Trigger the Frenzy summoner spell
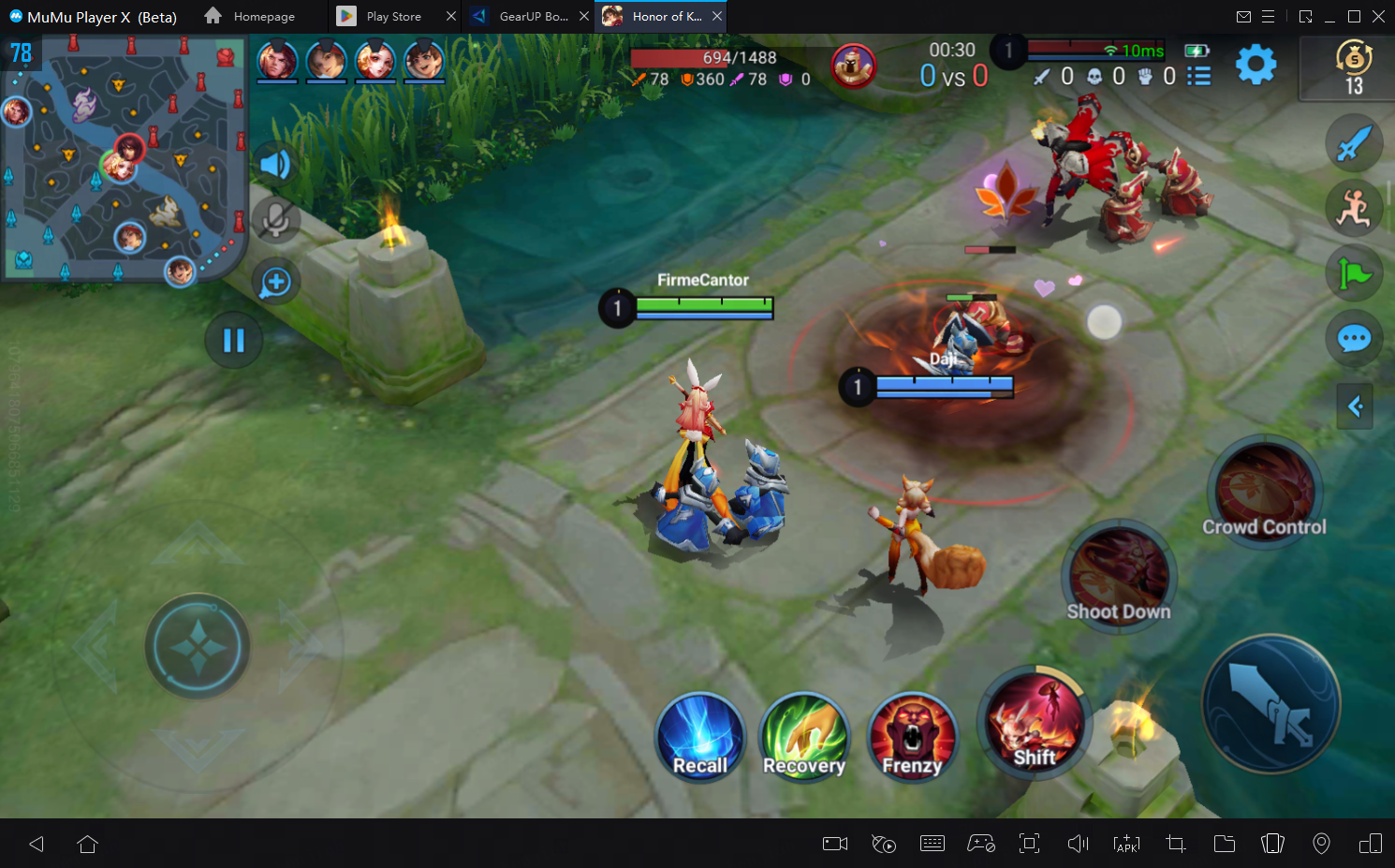 912,737
